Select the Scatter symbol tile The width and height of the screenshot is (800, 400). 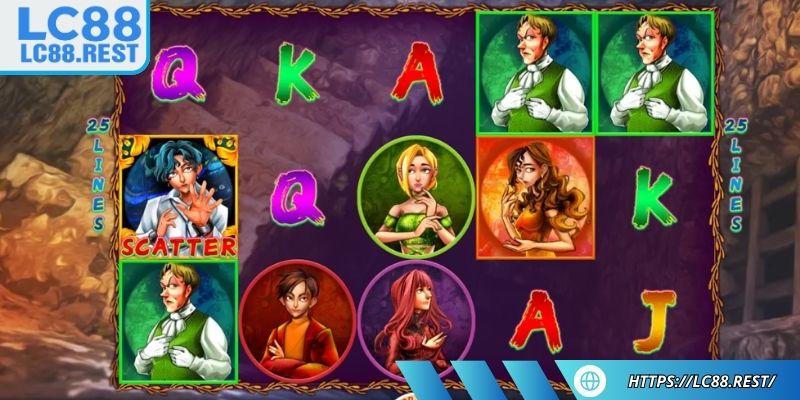[178, 196]
